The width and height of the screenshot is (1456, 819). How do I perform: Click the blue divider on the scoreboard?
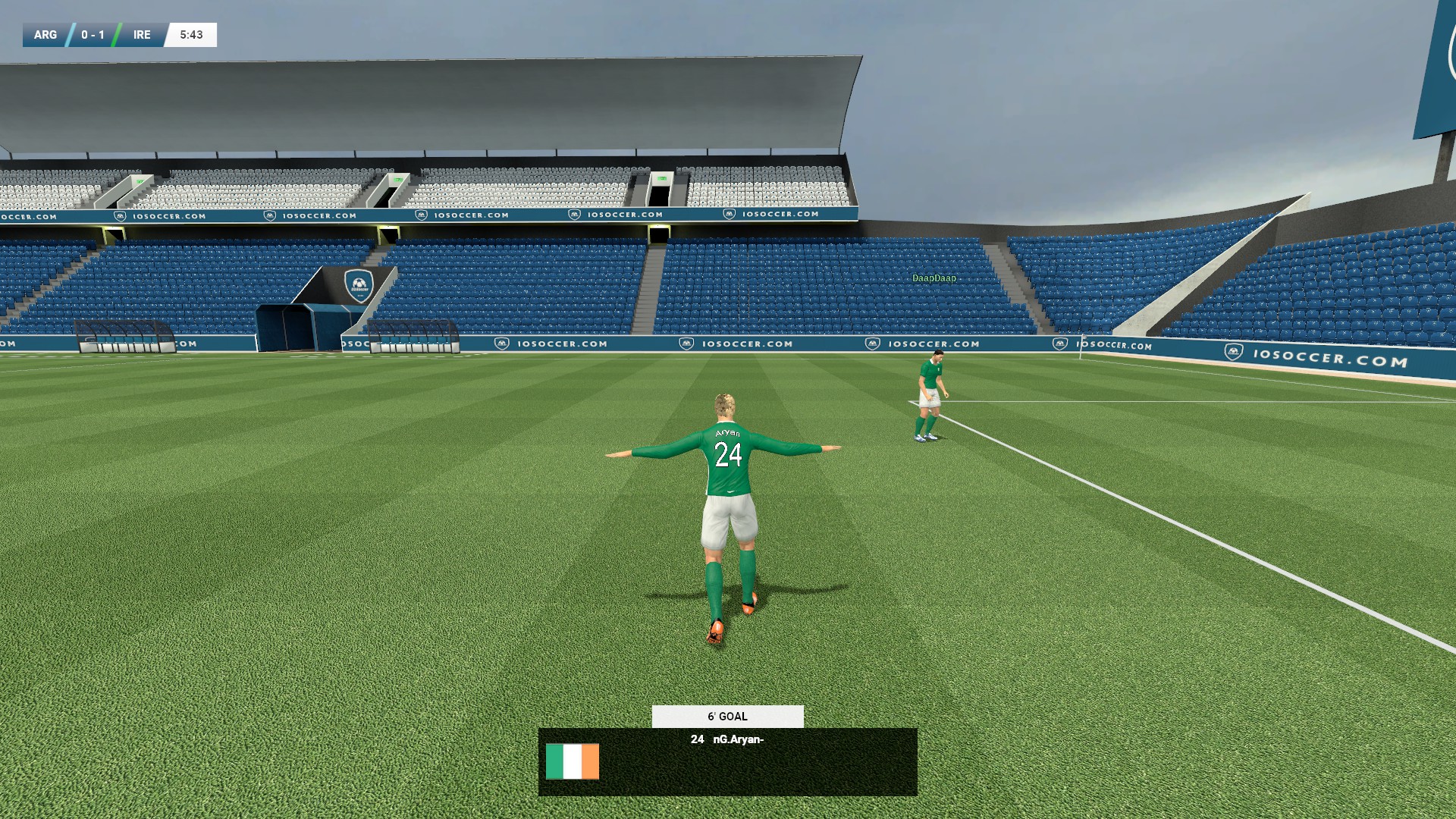pos(69,34)
